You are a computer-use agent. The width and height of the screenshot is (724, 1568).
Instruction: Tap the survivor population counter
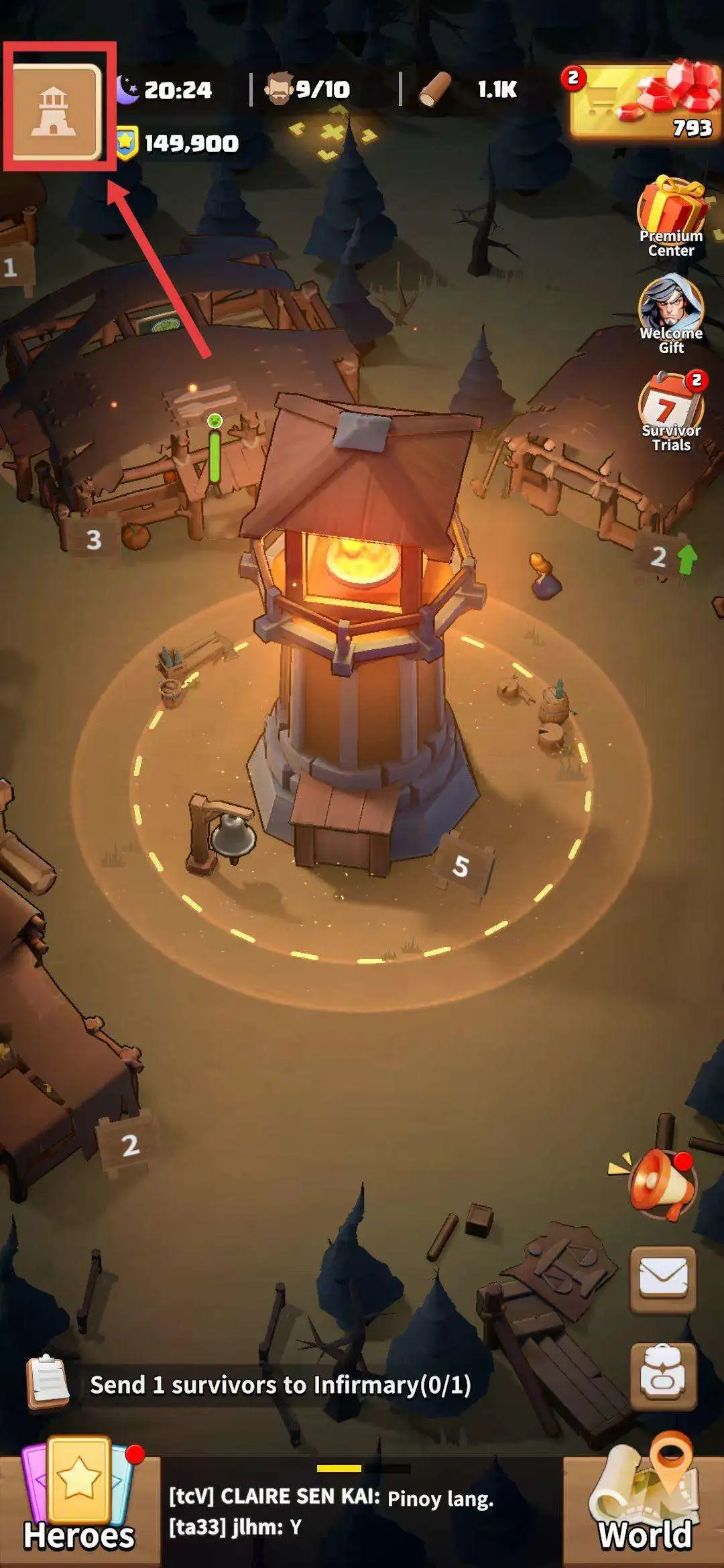point(309,89)
